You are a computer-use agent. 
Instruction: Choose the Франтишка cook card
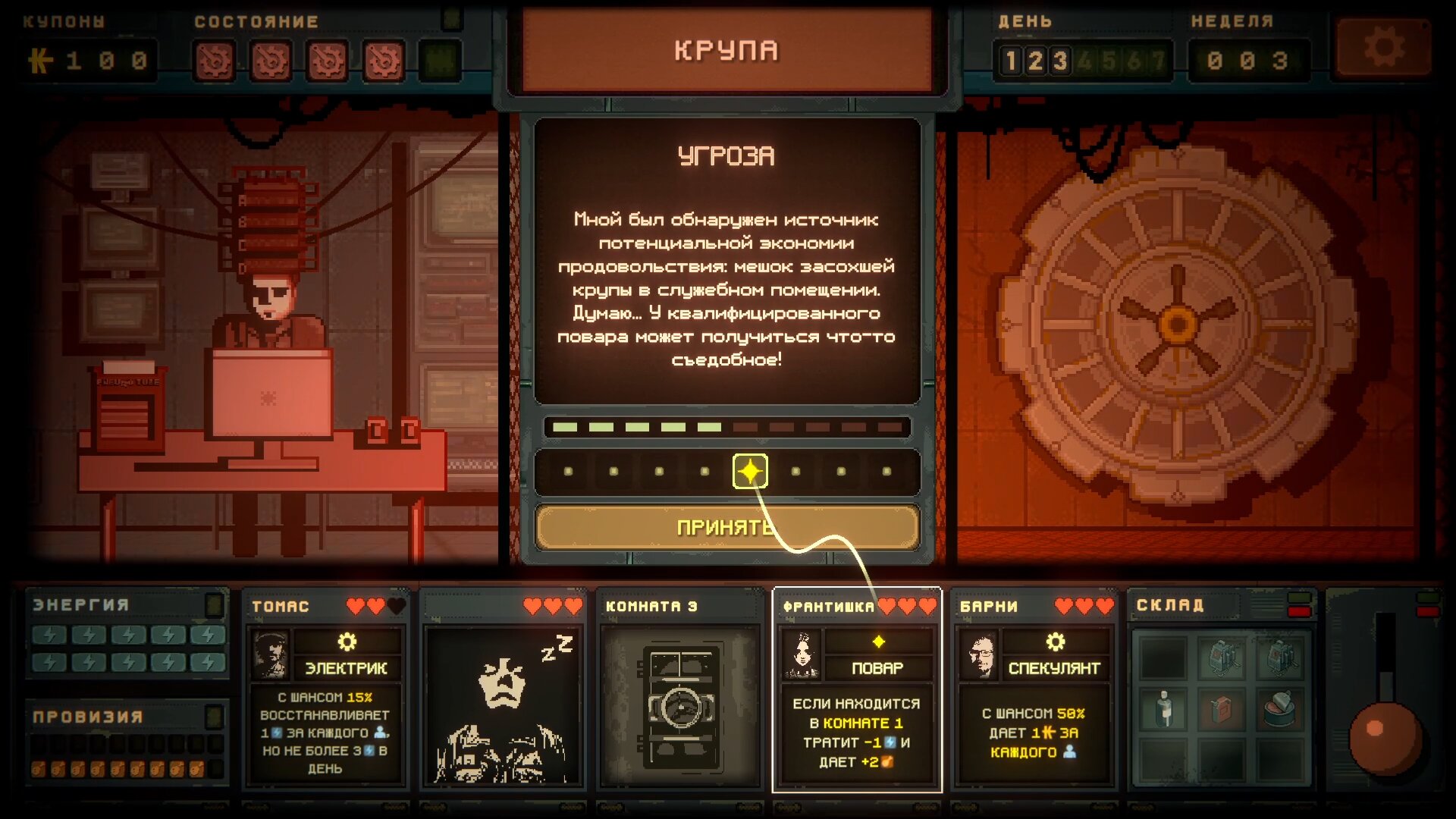pos(857,690)
